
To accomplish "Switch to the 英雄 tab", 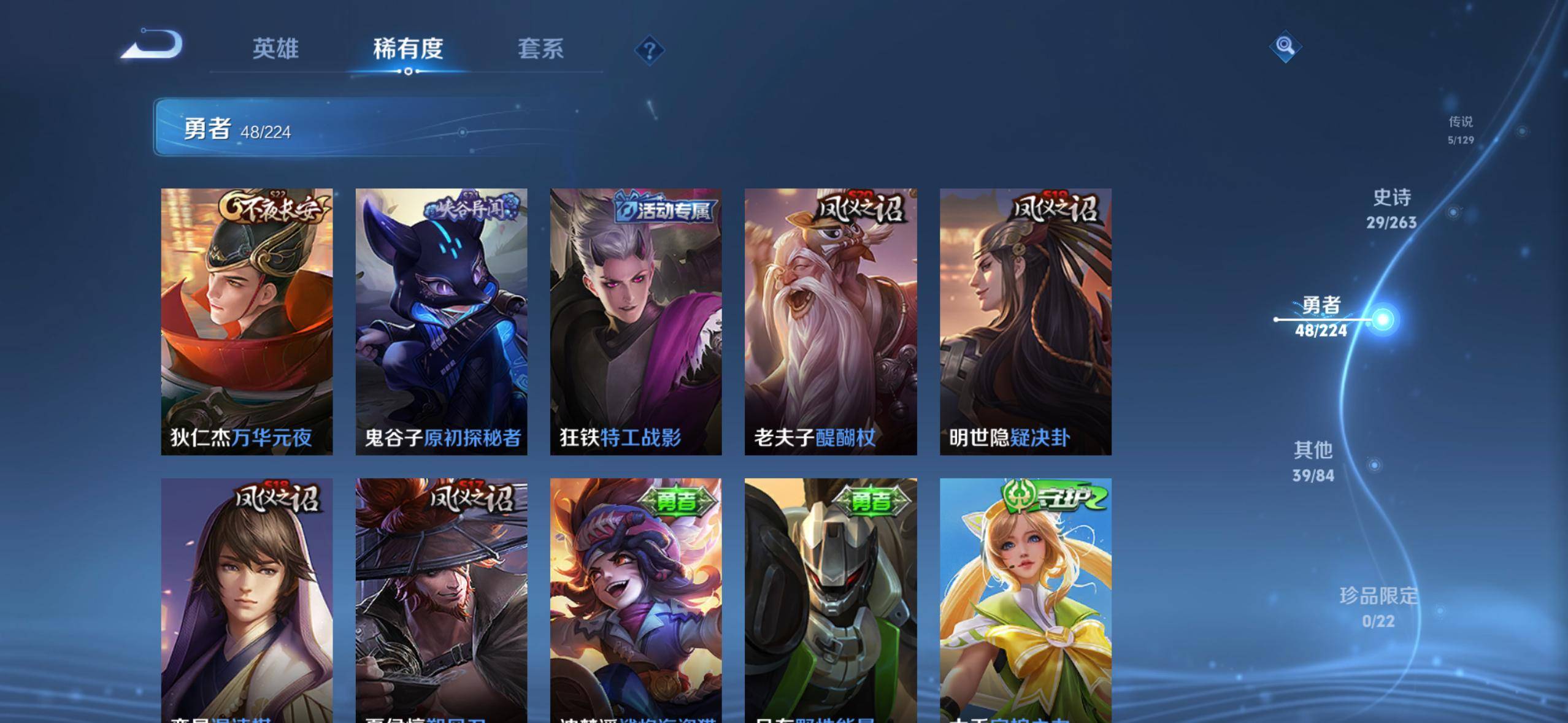I will 275,49.
